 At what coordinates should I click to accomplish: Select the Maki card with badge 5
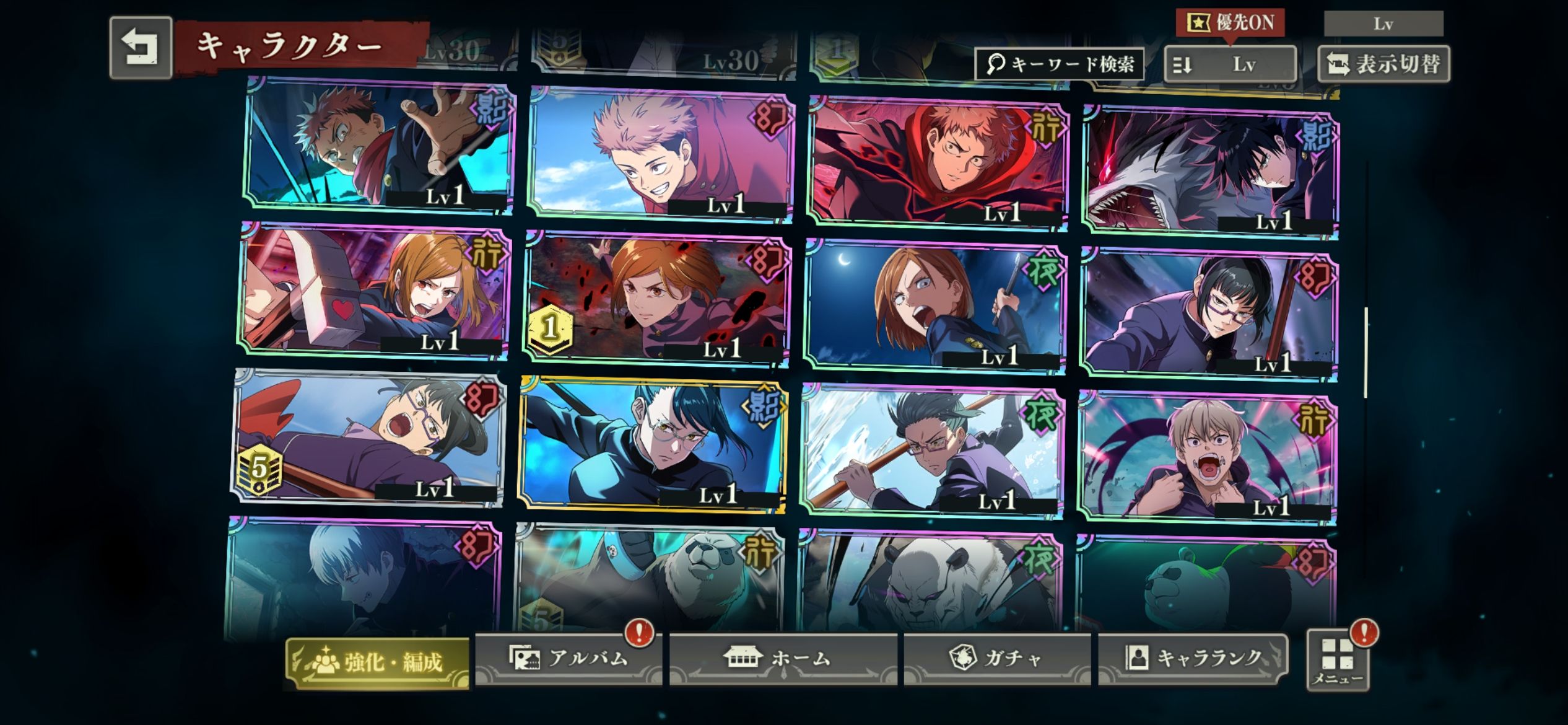[369, 437]
